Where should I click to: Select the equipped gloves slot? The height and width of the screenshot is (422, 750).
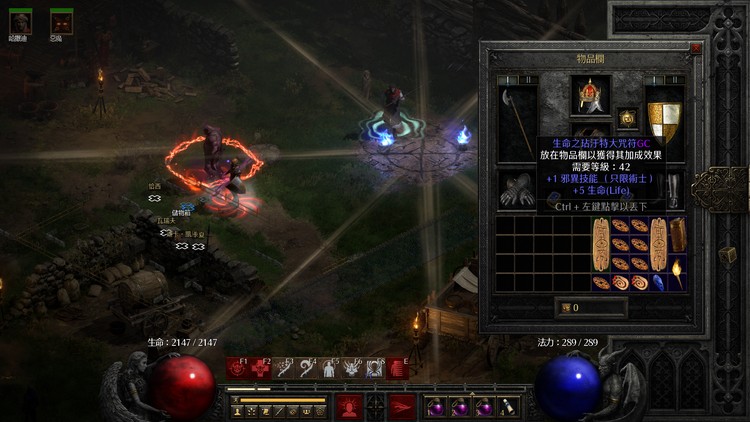coord(517,189)
